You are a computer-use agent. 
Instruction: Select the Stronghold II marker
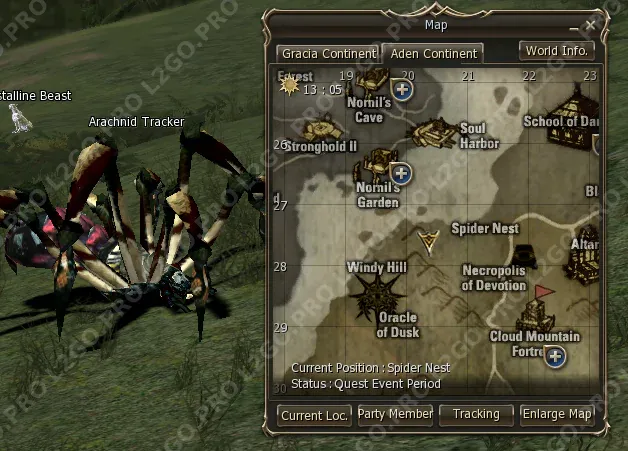[322, 128]
